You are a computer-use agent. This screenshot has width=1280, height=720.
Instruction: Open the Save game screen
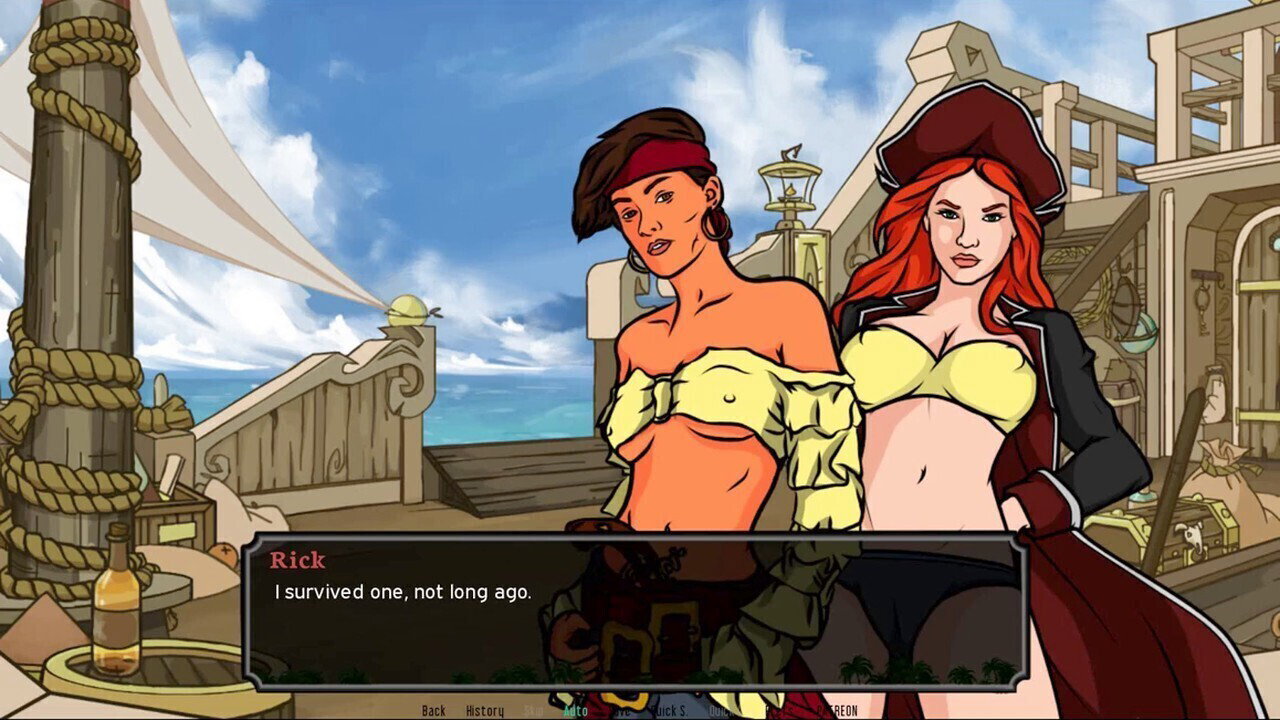(x=622, y=711)
